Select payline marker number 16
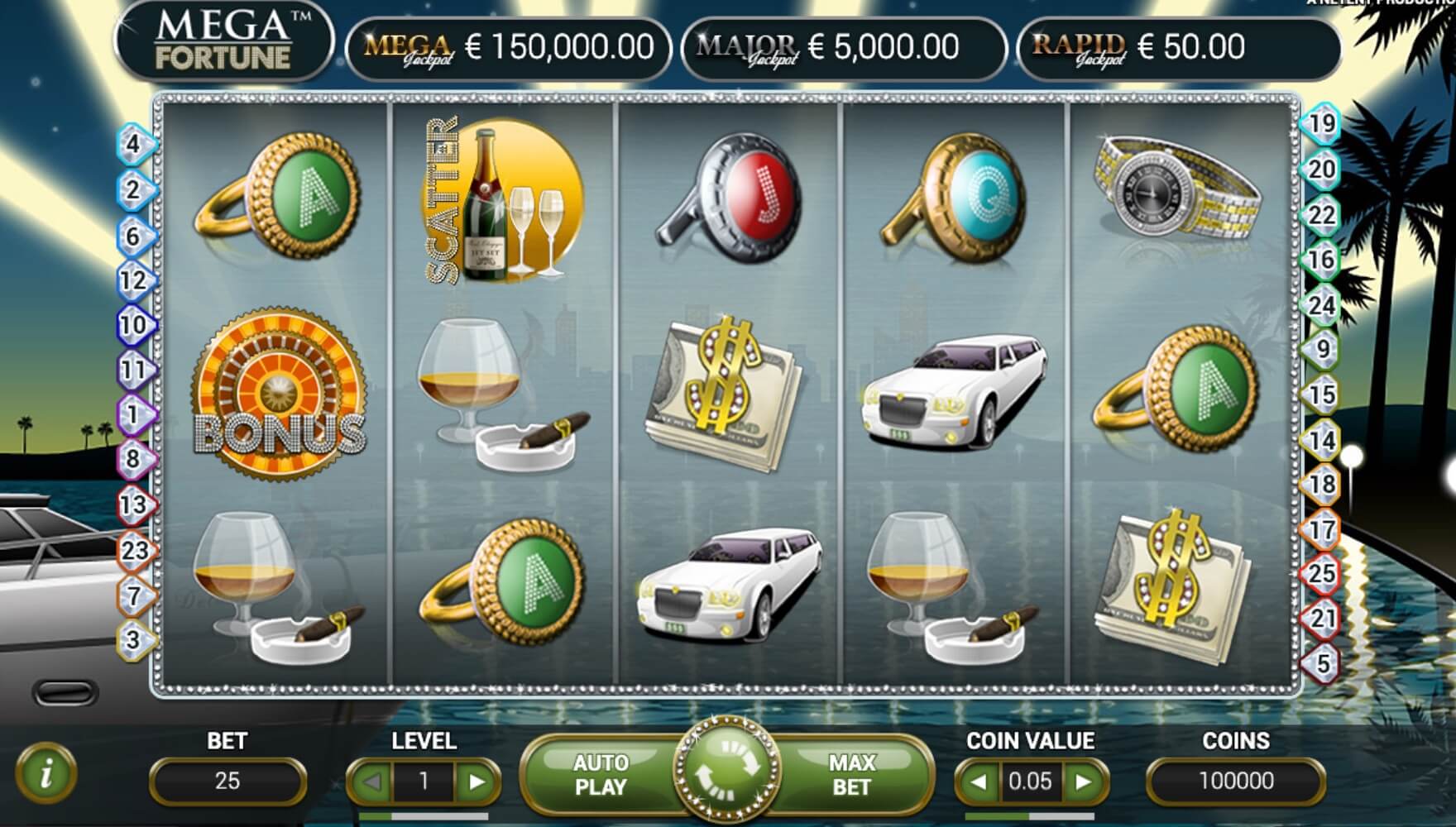 click(1322, 261)
